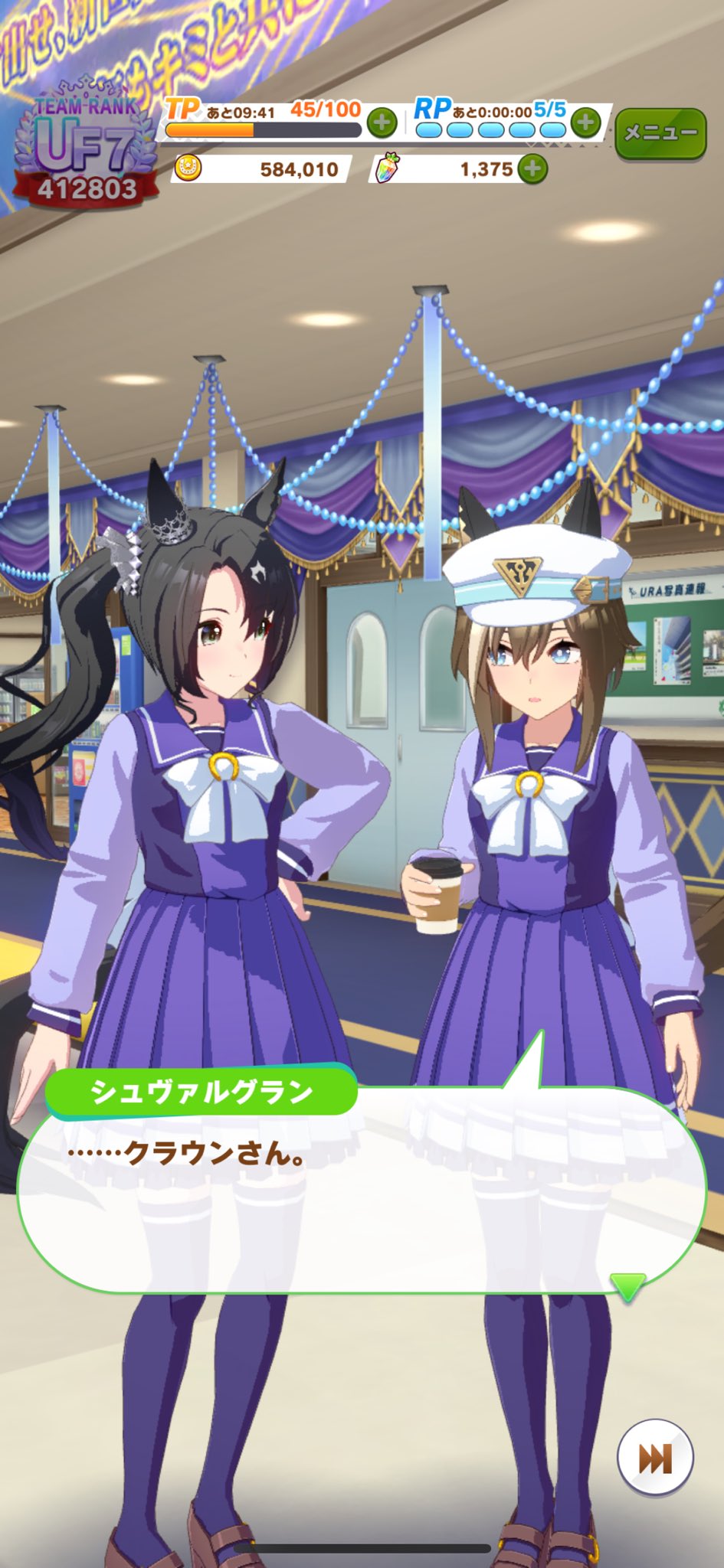Viewport: 724px width, 1568px height.
Task: Buy more carrot jewels via plus button
Action: [532, 168]
